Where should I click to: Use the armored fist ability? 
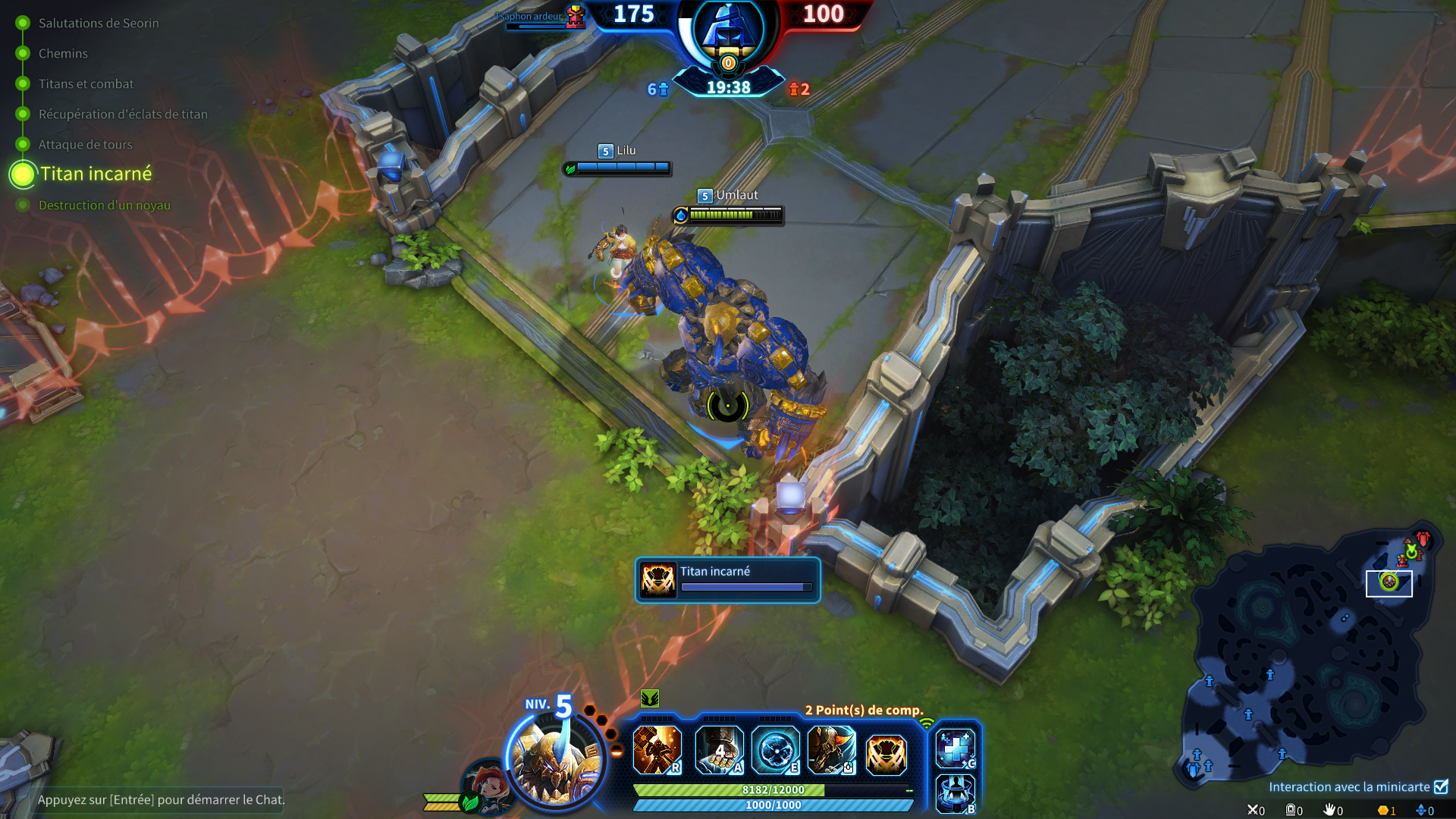(719, 750)
